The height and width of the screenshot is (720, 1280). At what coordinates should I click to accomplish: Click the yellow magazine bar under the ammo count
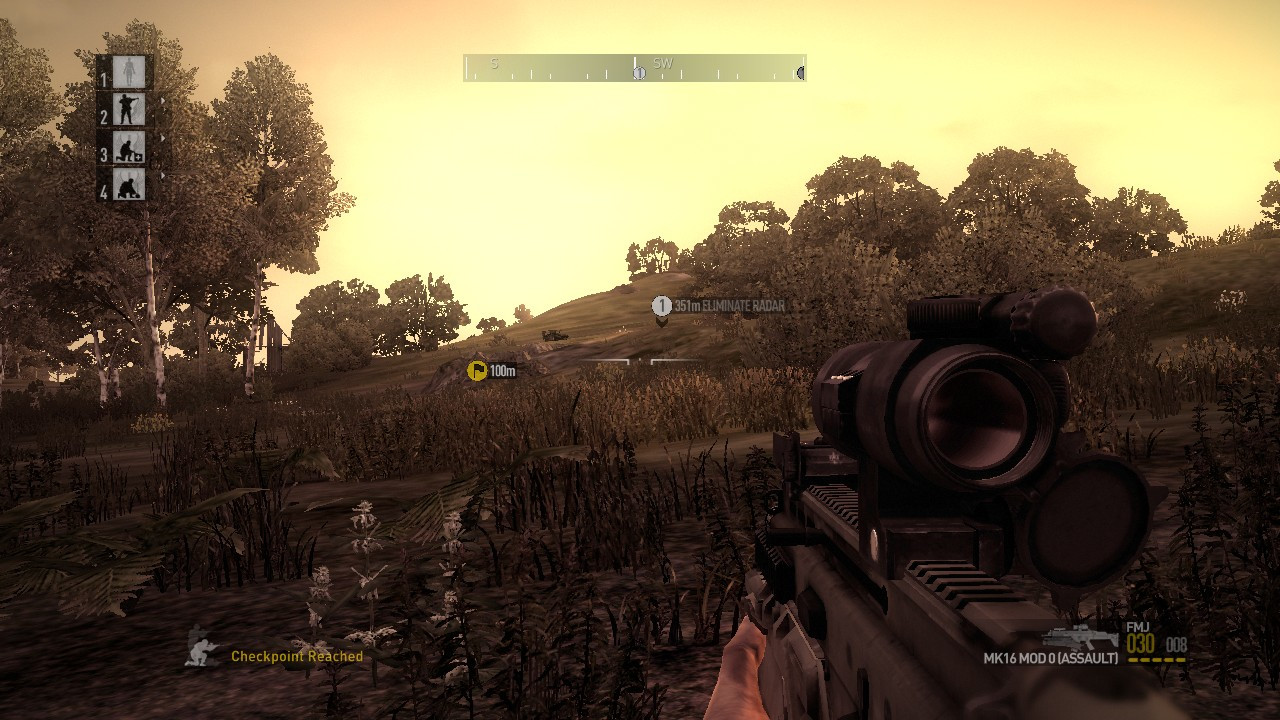click(1156, 660)
